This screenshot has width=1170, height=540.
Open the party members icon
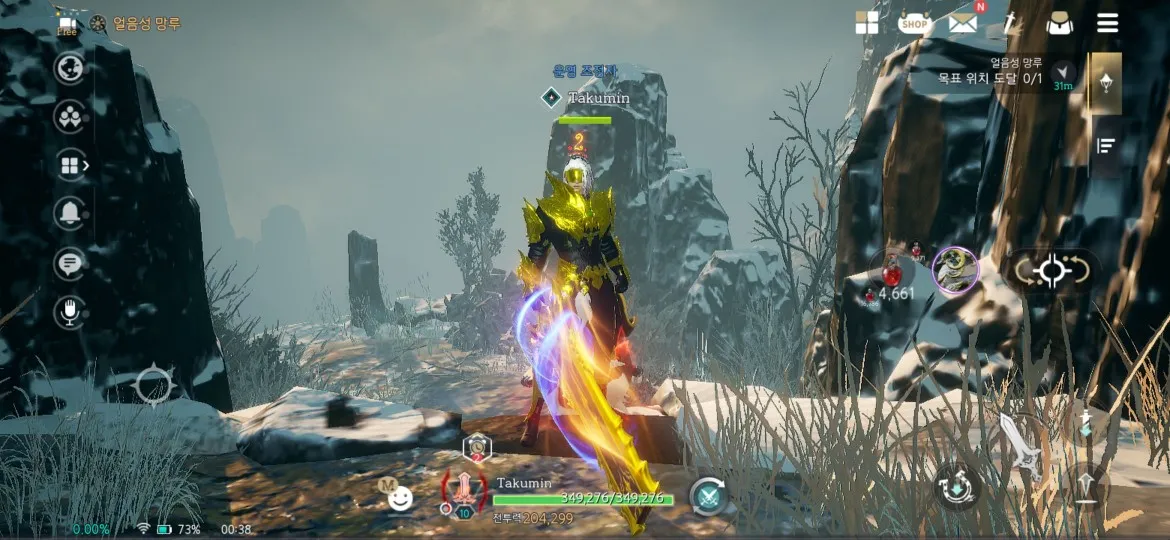70,117
